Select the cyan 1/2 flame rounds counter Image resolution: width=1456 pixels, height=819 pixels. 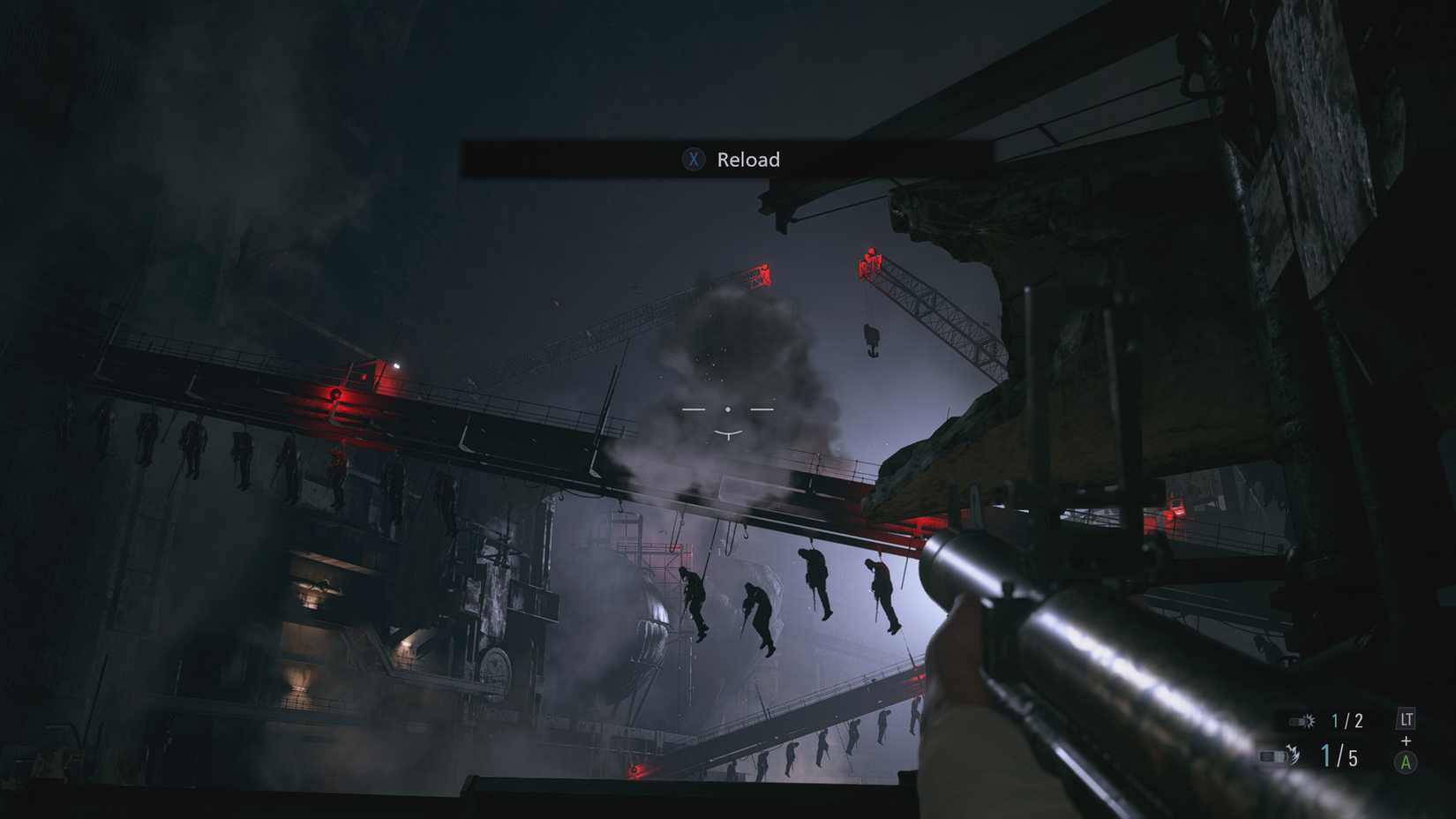pyautogui.click(x=1346, y=721)
